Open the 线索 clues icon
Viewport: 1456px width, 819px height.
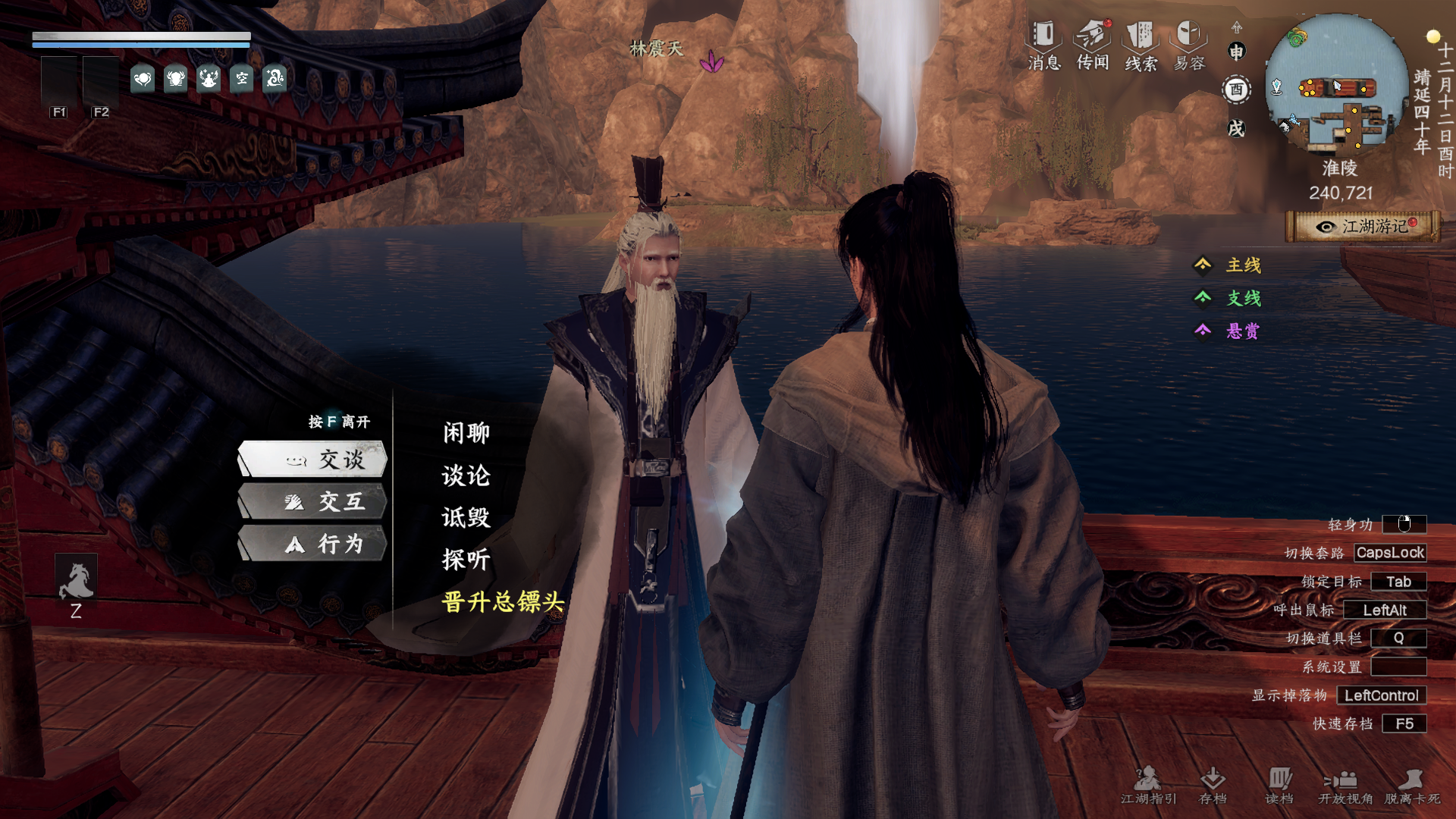[1141, 45]
